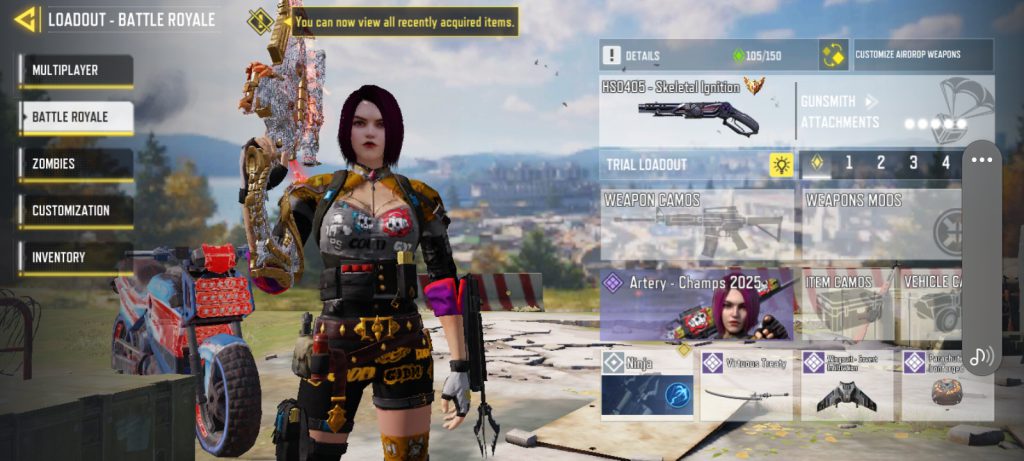Viewport: 1024px width, 461px height.
Task: Select the HSO405 Skeletal Ignition weapon
Action: 696,110
